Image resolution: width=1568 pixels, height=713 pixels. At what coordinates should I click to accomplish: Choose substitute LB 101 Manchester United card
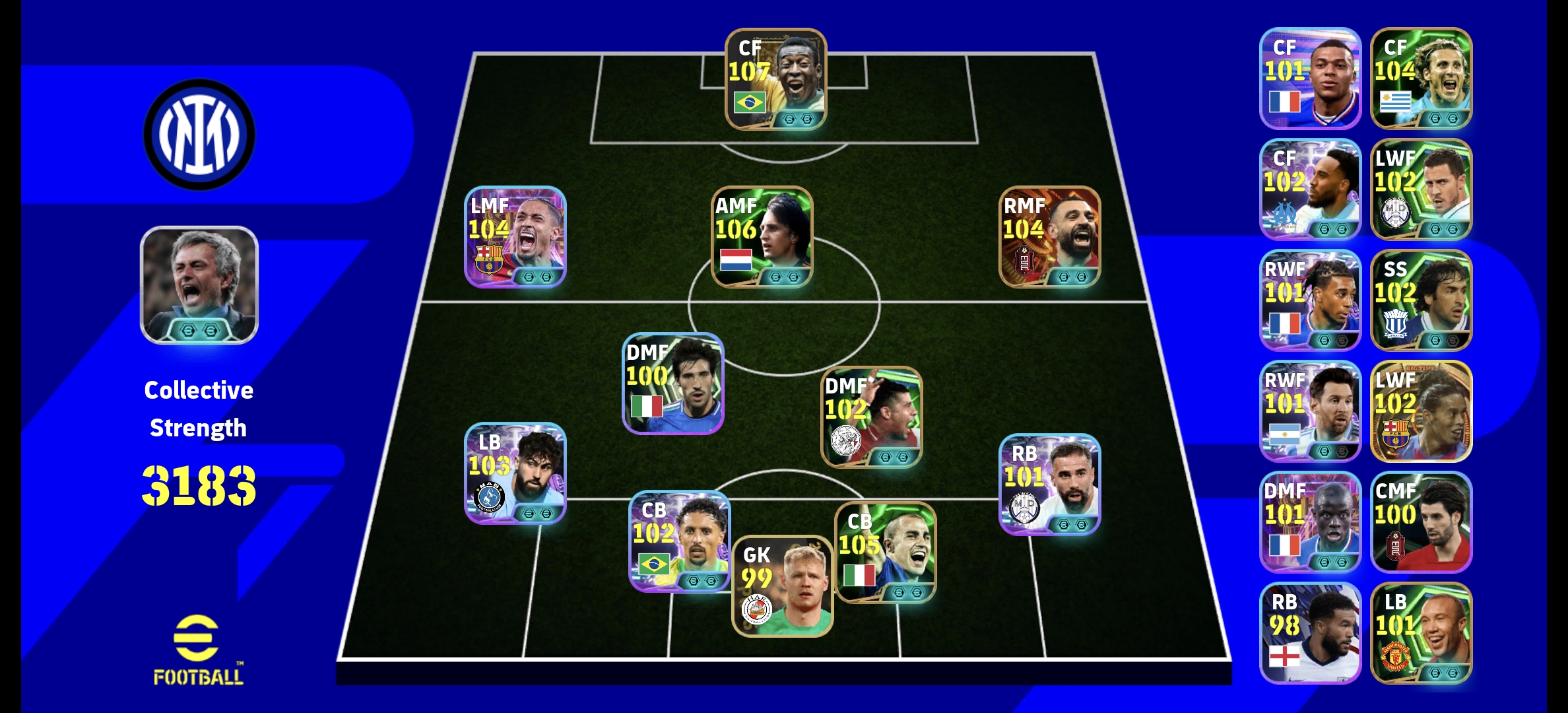pos(1421,633)
